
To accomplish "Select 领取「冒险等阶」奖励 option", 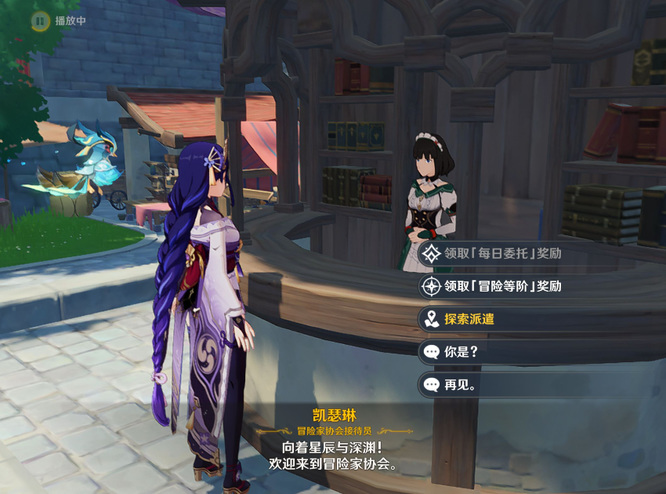I will tap(503, 286).
